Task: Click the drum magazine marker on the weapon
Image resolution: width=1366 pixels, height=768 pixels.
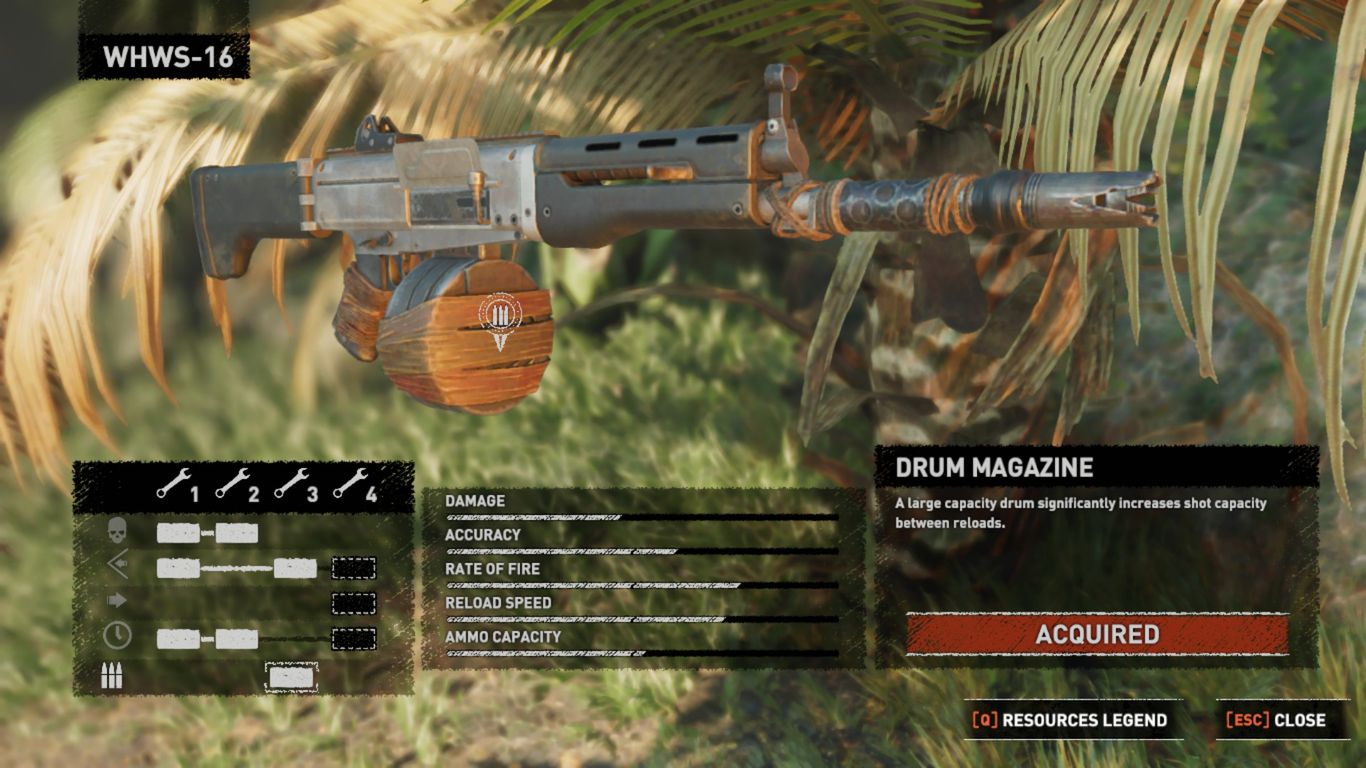Action: [500, 319]
